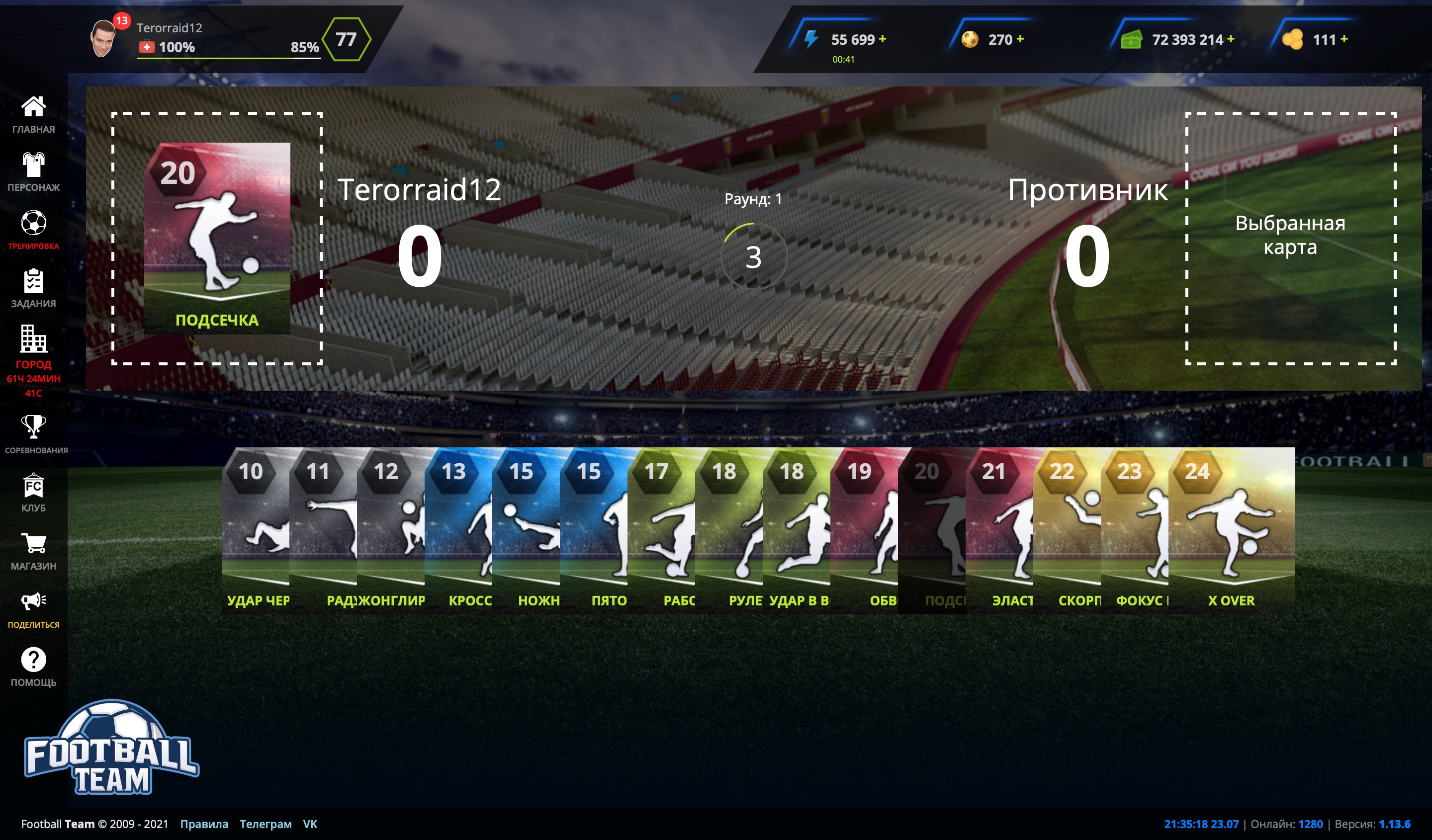Open the Клуб club page

33,492
